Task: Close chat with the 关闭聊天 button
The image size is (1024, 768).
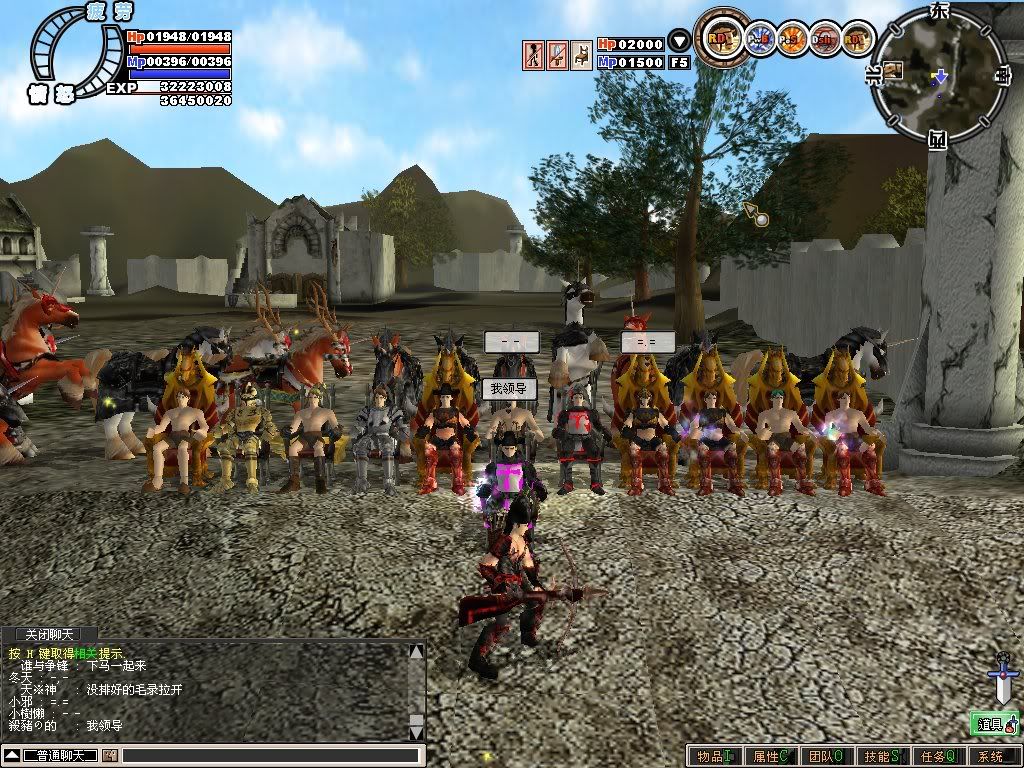Action: click(49, 634)
